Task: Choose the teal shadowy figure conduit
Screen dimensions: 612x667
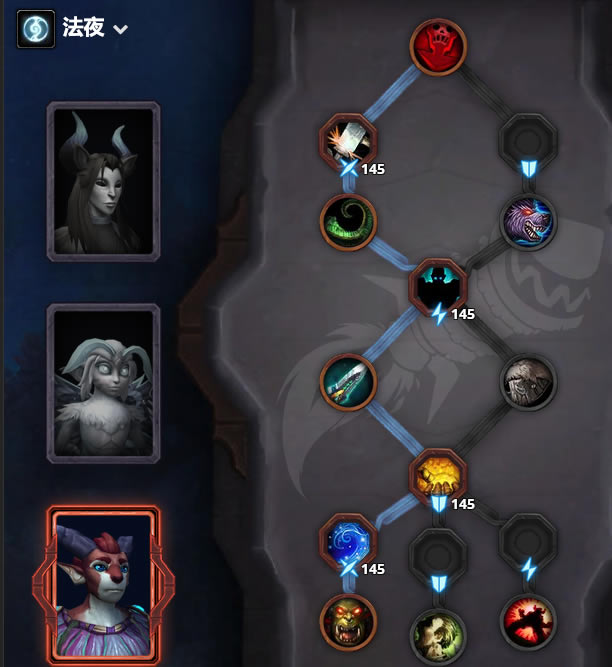Action: [438, 286]
